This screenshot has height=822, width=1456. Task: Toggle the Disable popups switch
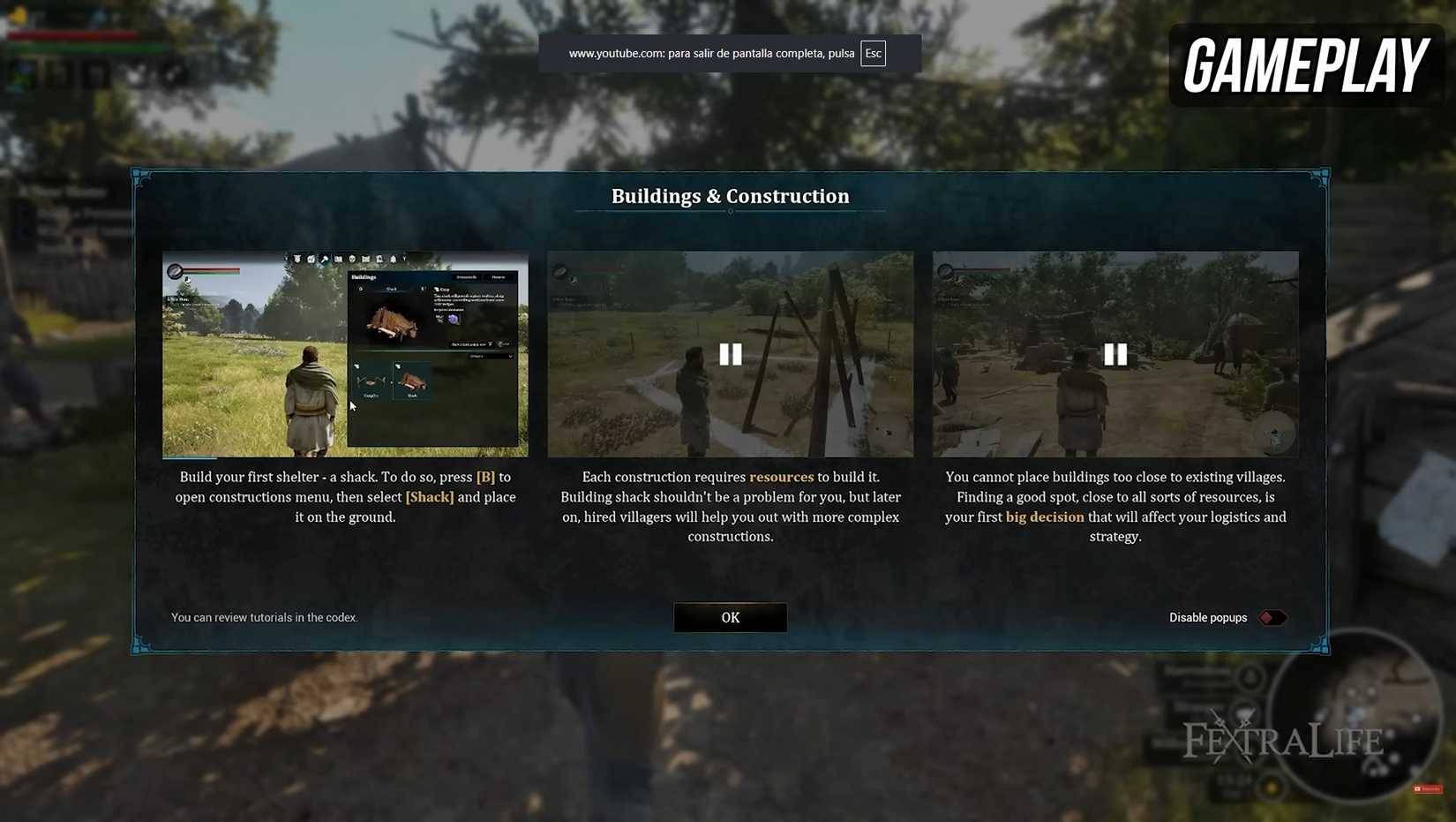point(1271,617)
